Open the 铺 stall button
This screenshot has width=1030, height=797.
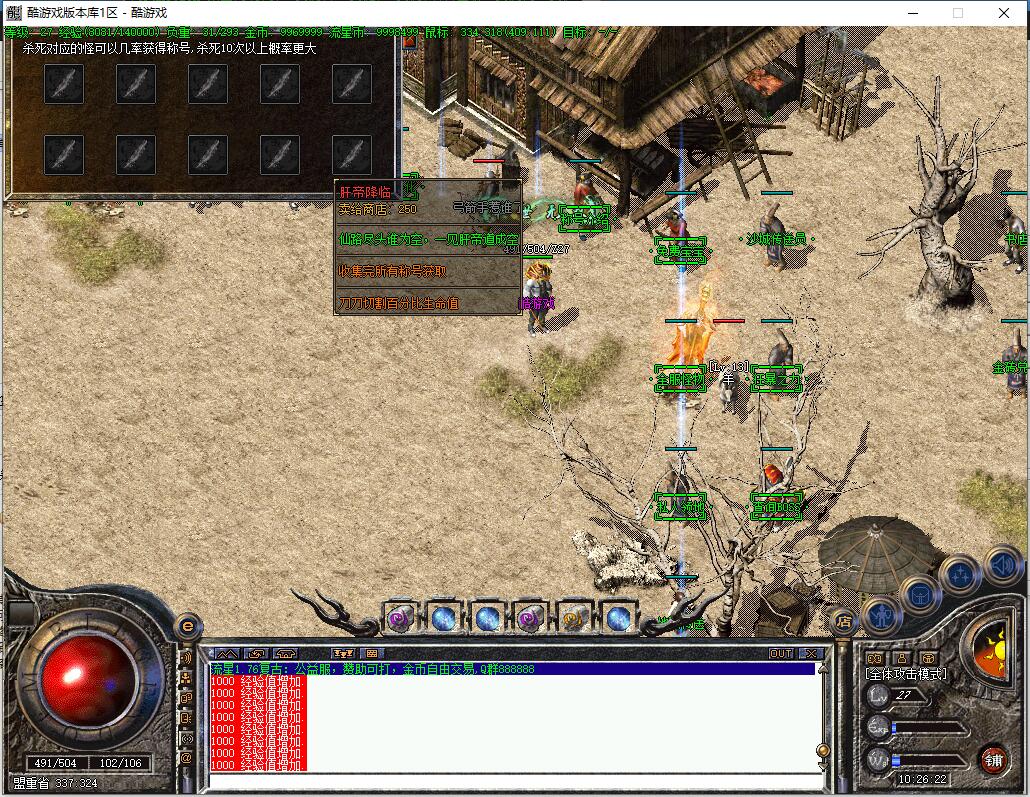(x=993, y=759)
